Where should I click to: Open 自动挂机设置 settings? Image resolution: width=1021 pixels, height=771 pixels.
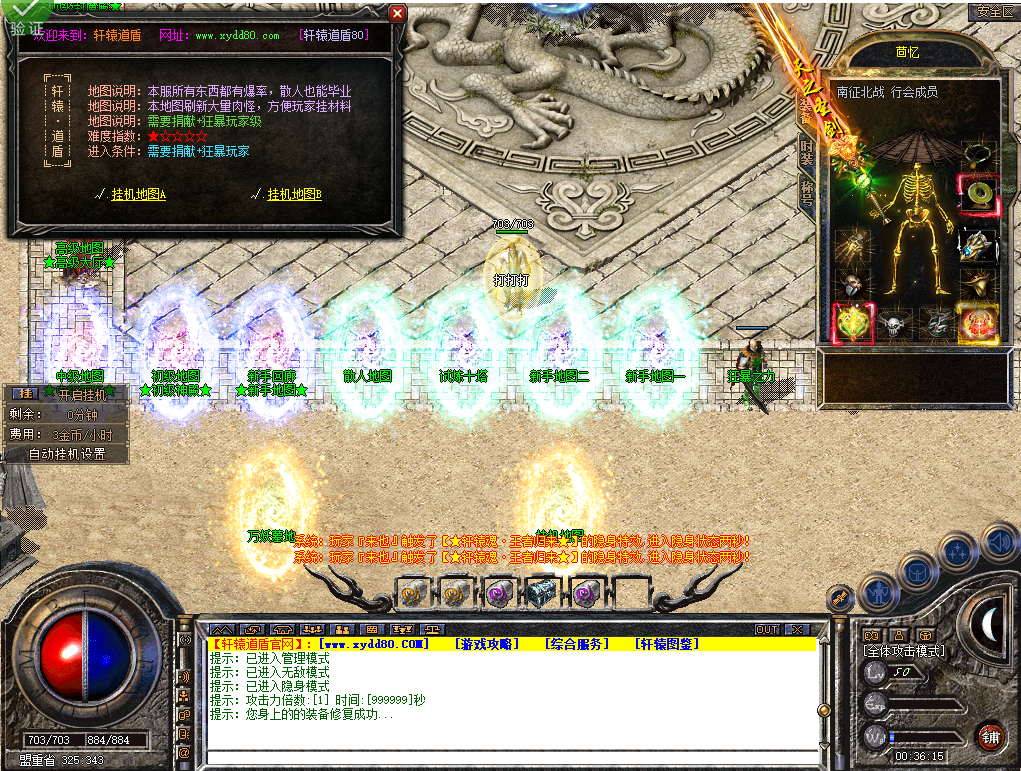pyautogui.click(x=67, y=454)
